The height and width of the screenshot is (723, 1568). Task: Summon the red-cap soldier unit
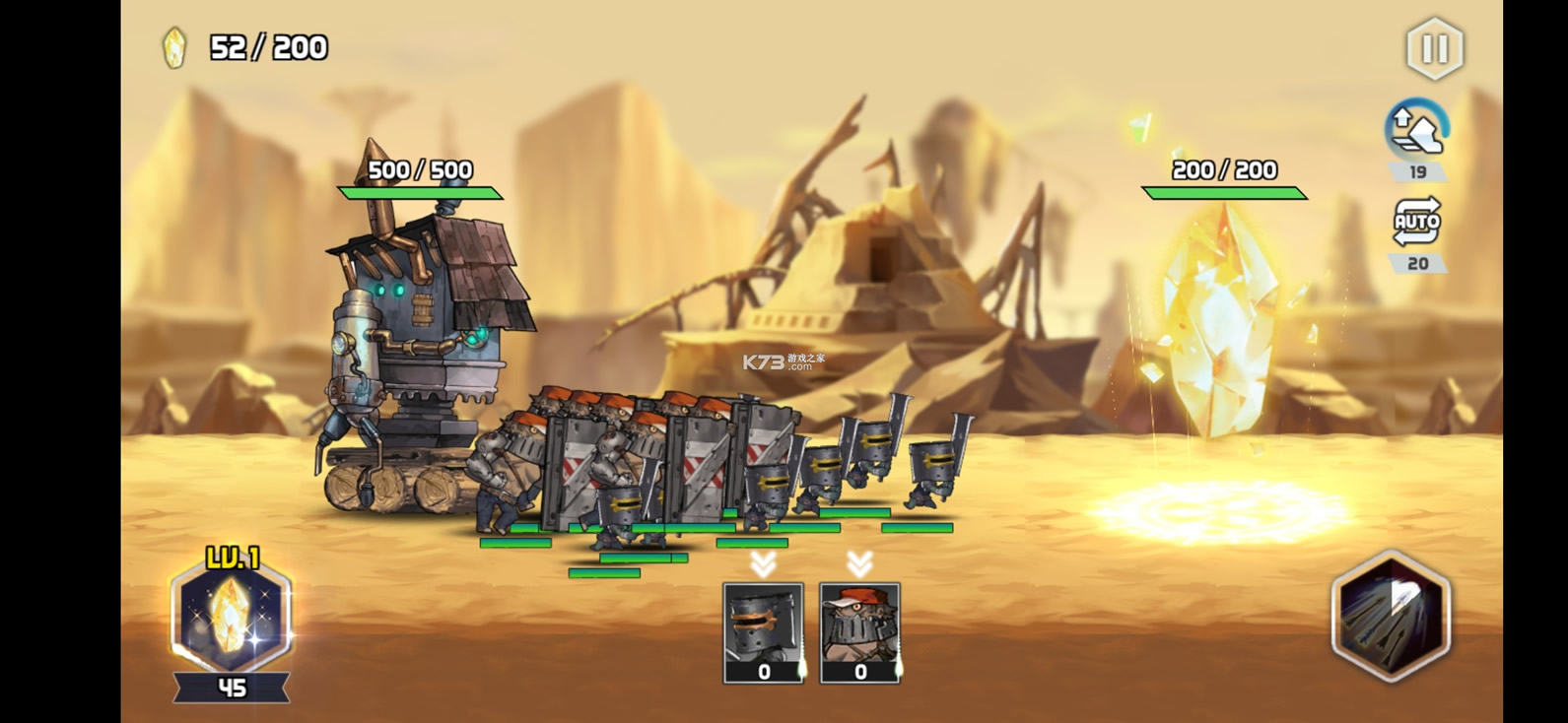pos(859,631)
